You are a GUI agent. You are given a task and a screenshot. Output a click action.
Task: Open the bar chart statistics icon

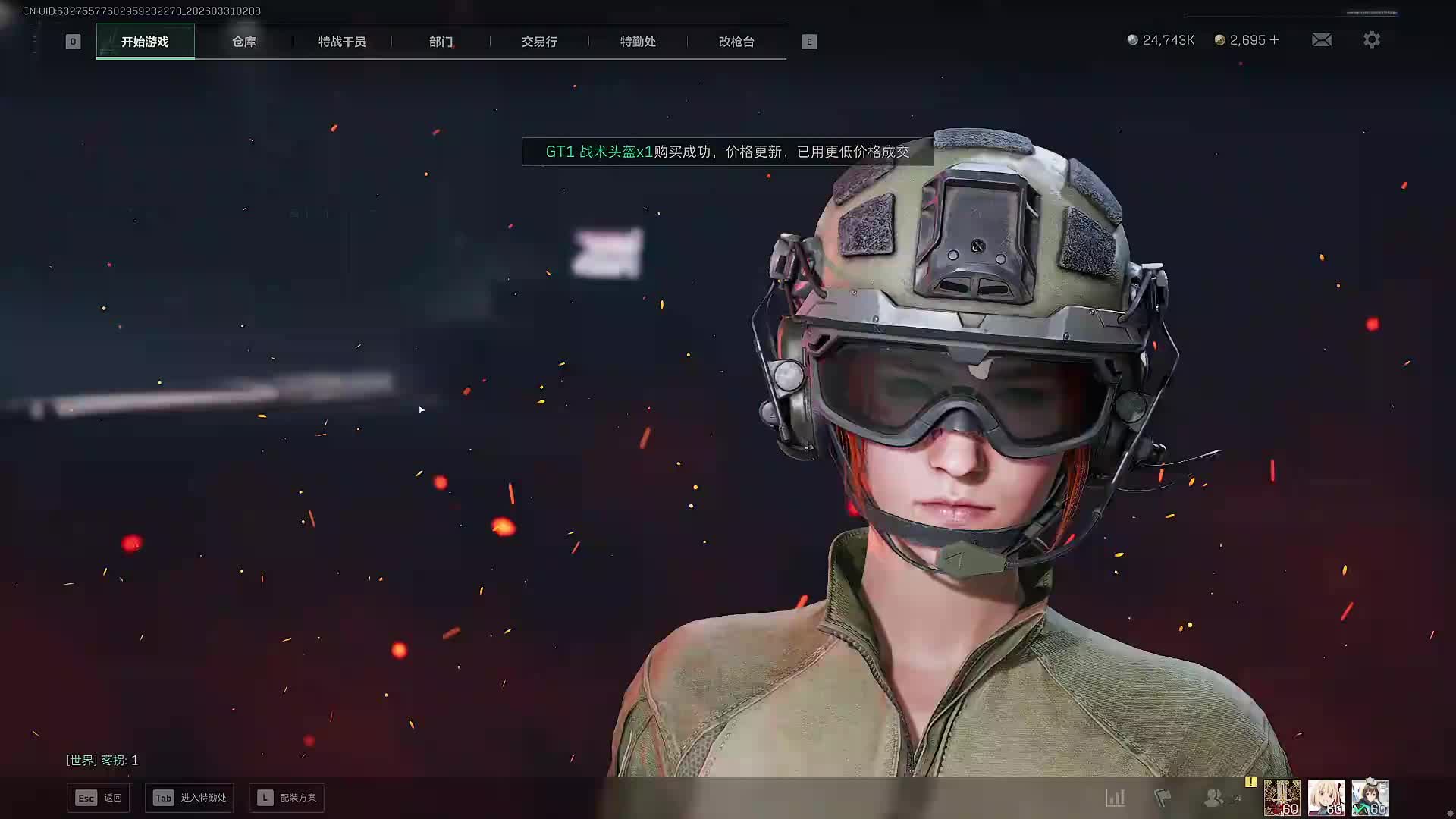1116,798
